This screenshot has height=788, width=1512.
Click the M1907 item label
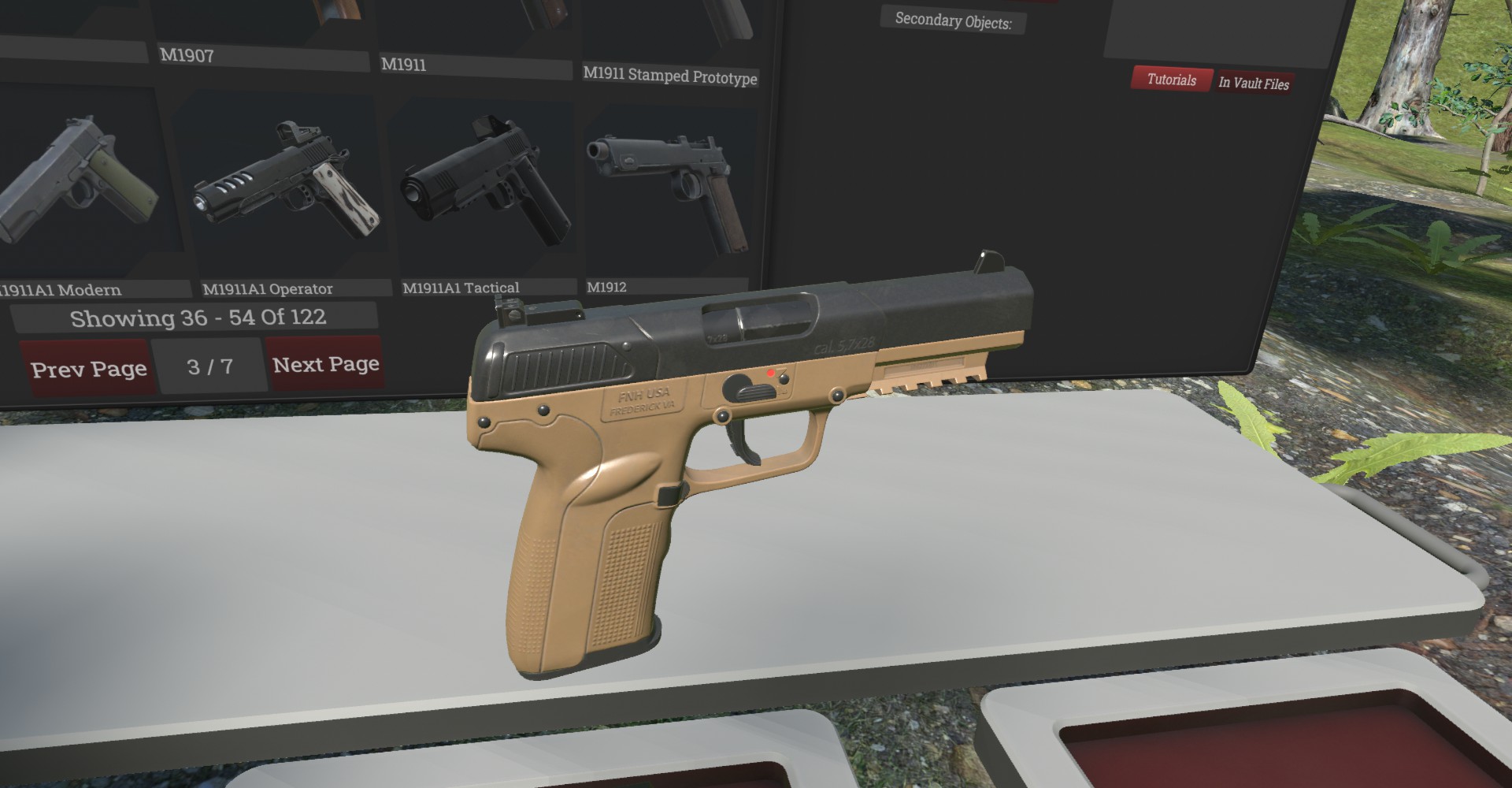(x=187, y=55)
